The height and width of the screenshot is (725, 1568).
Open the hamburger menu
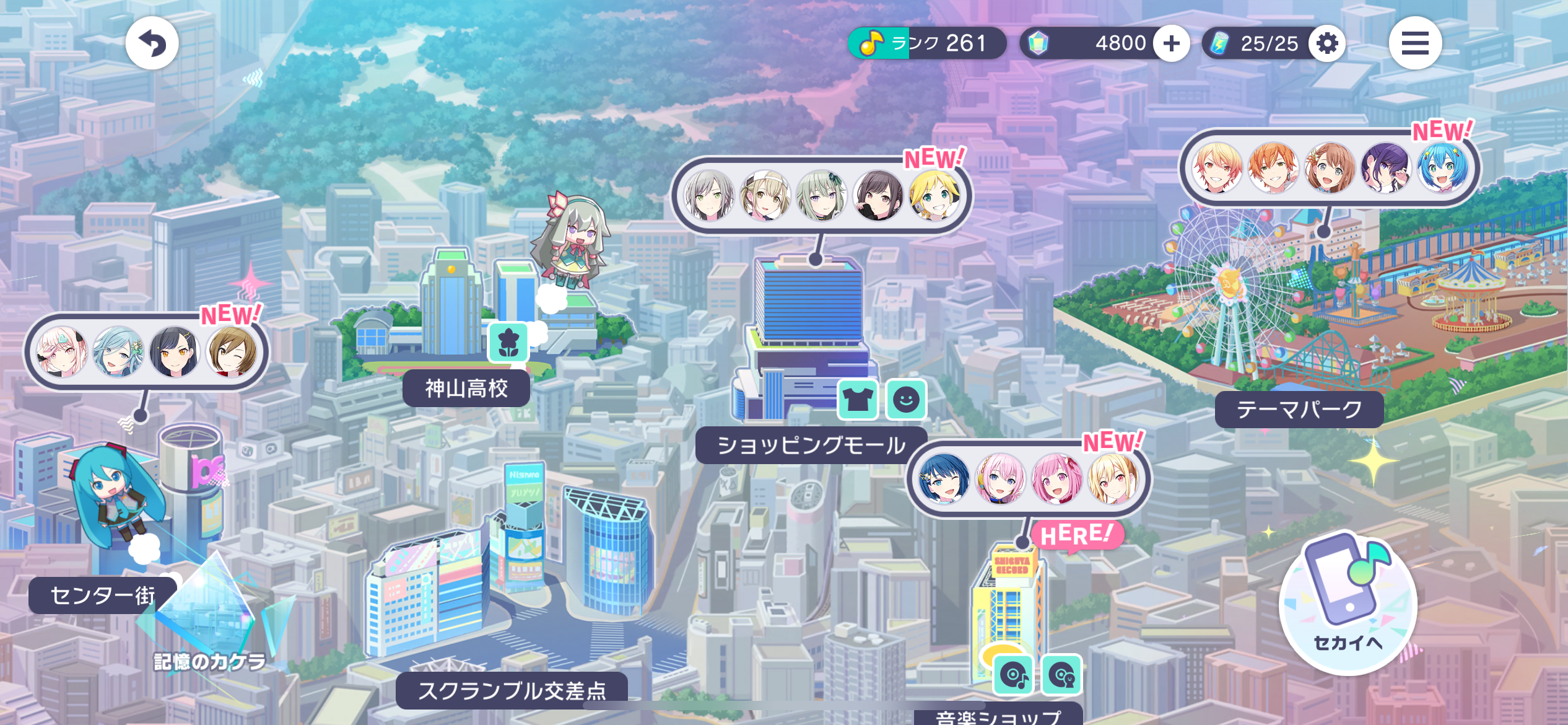(x=1415, y=43)
